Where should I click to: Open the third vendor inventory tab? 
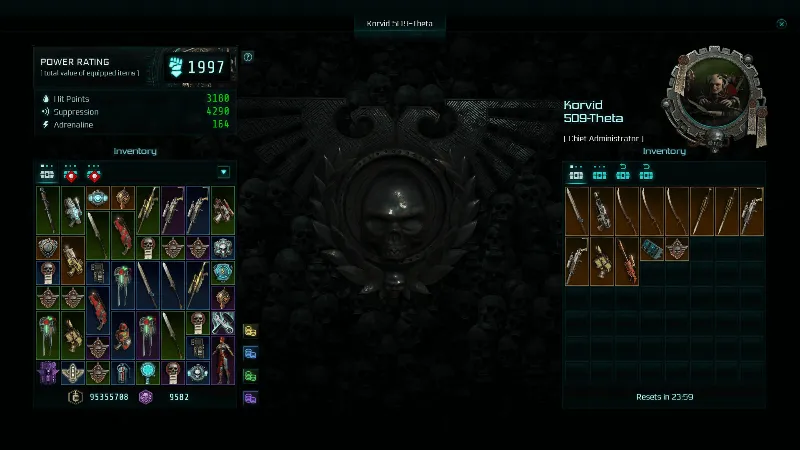[622, 172]
